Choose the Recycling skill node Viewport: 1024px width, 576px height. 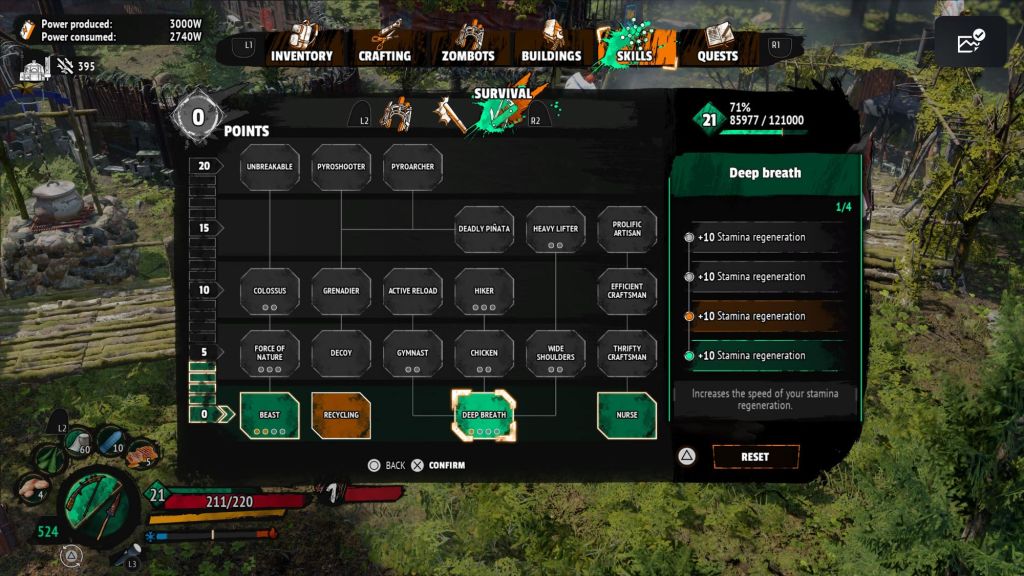click(341, 416)
